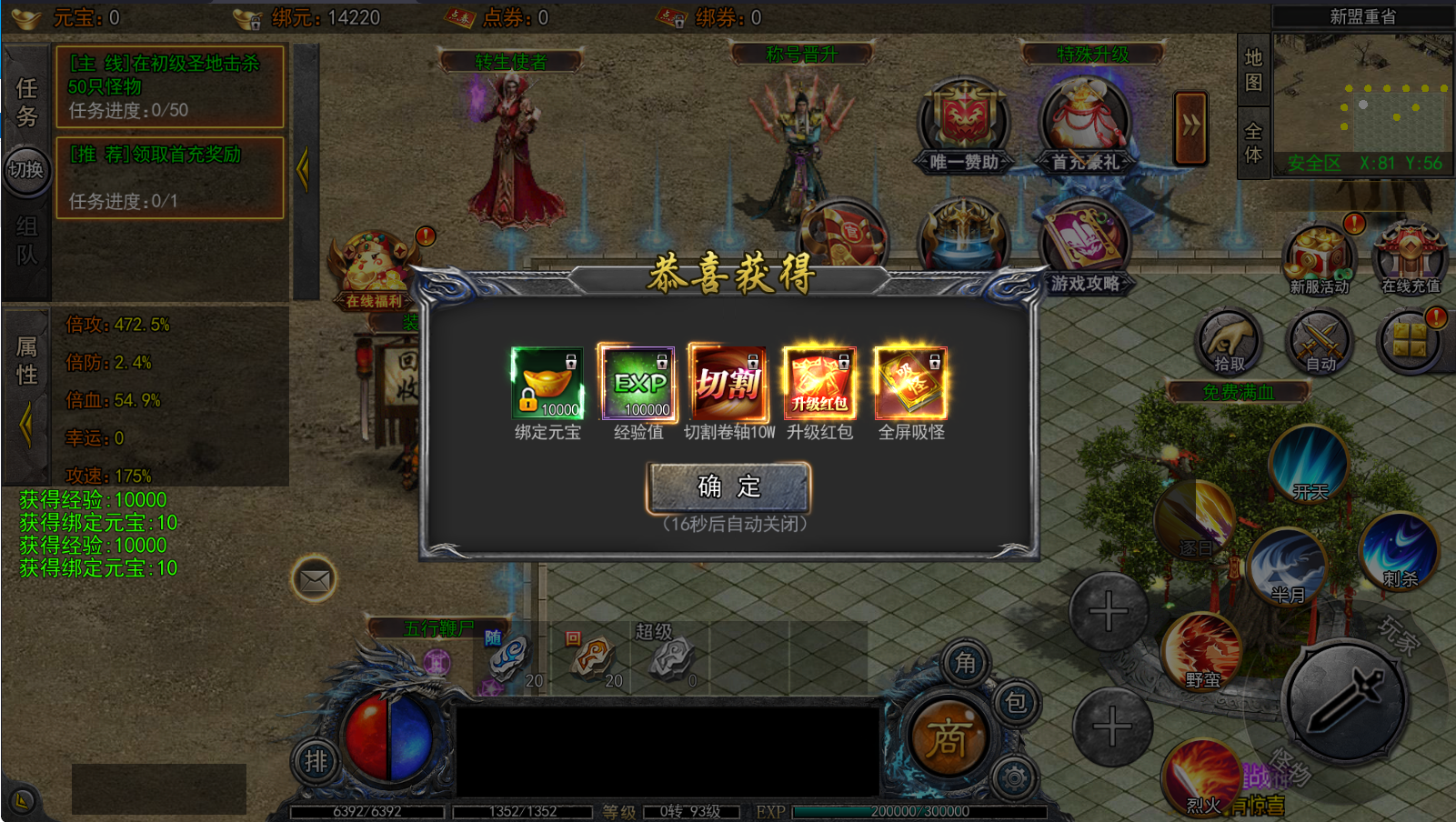Viewport: 1456px width, 822px height.
Task: Cast the 开天 skill
Action: [1309, 463]
